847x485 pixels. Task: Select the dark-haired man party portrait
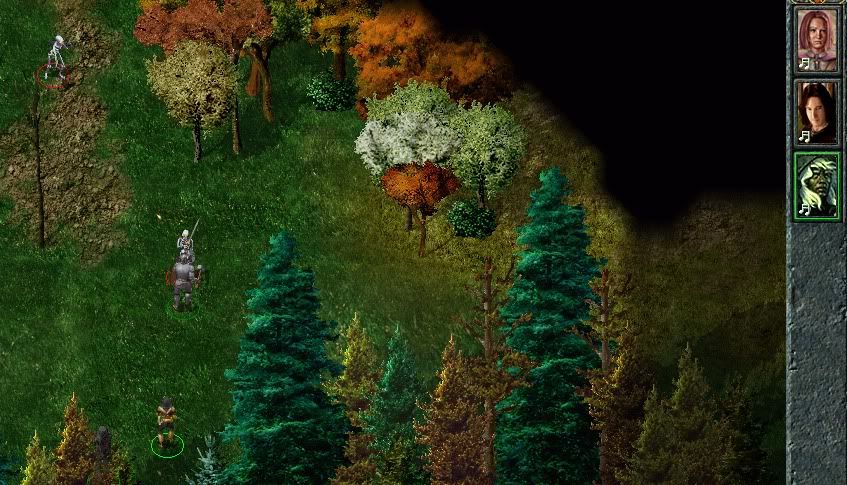tap(816, 111)
